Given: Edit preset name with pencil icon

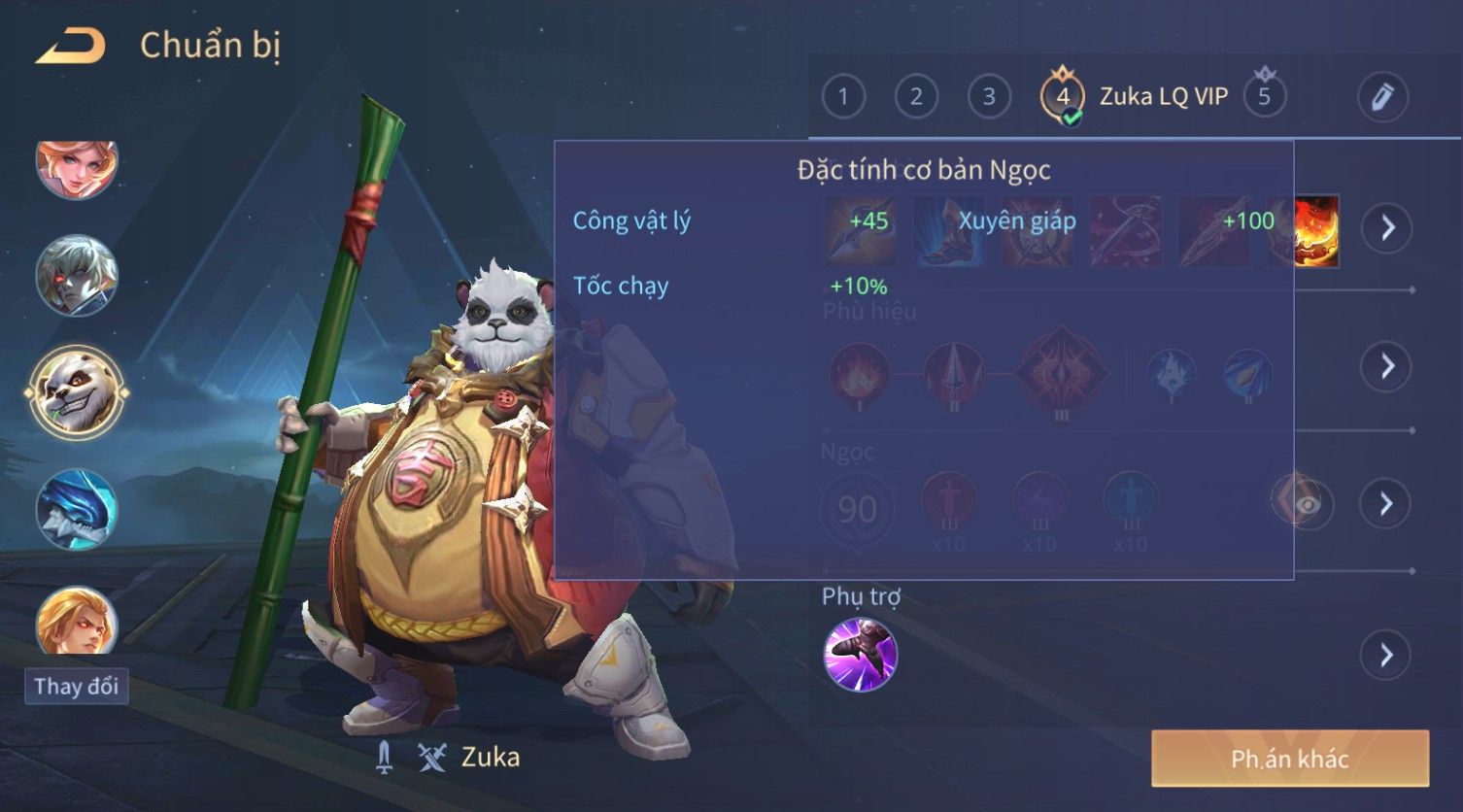Looking at the screenshot, I should 1382,97.
